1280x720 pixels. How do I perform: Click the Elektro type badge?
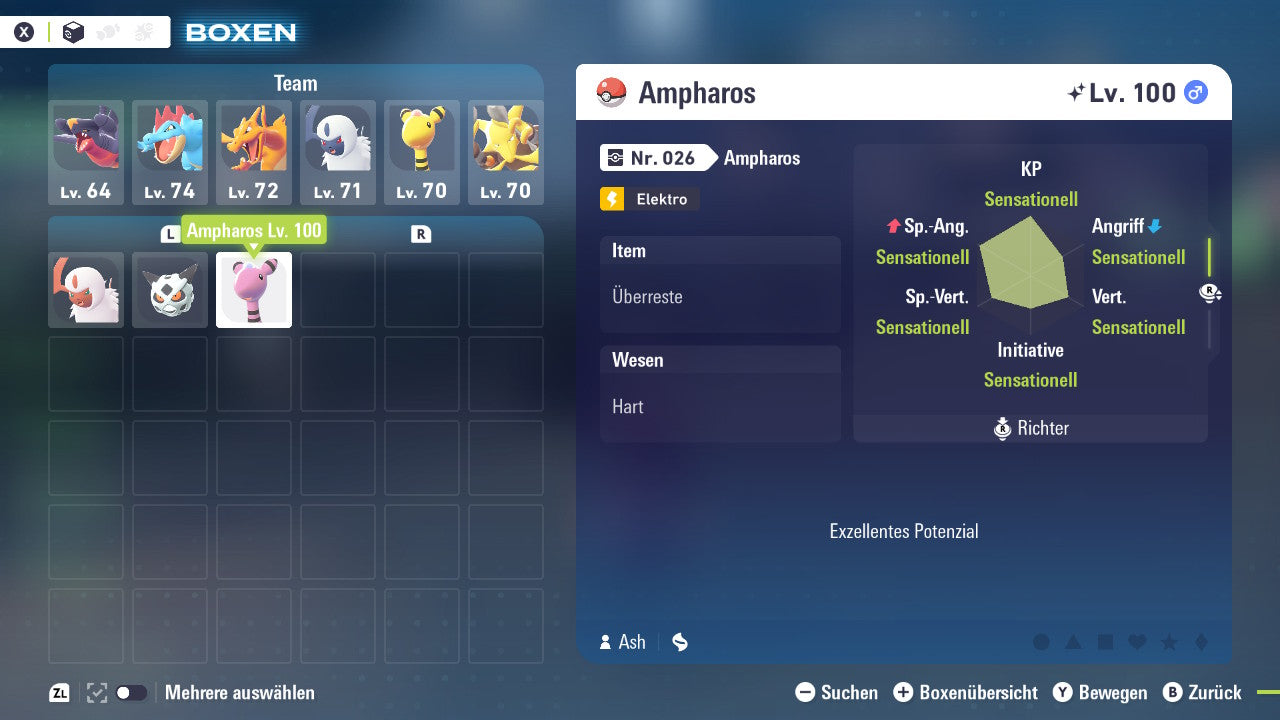[x=648, y=199]
